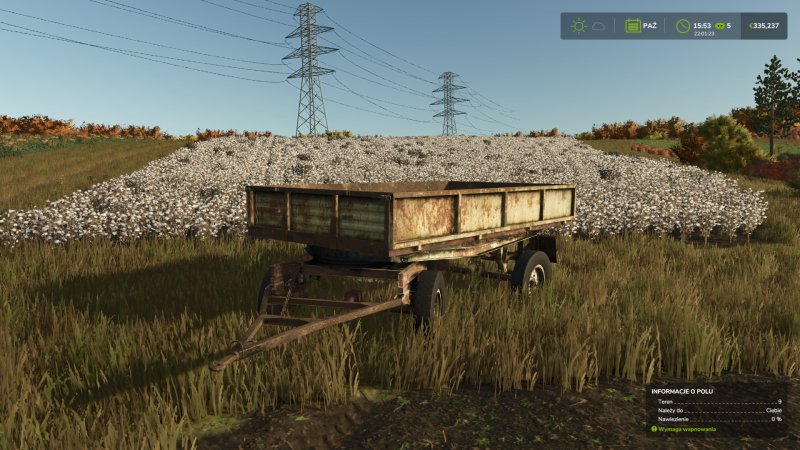Screen dimensions: 800x450
Task: Open the calendar icon next to PAŹ
Action: (633, 26)
